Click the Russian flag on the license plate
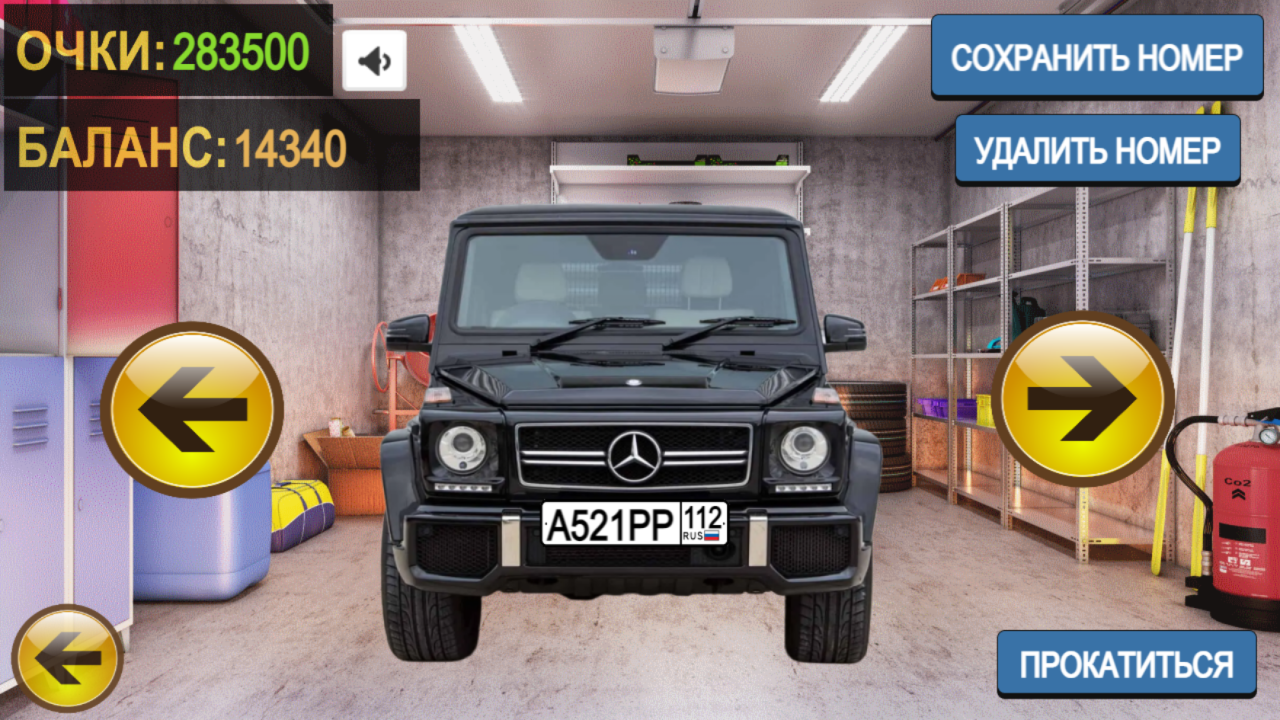The height and width of the screenshot is (720, 1280). [x=709, y=535]
